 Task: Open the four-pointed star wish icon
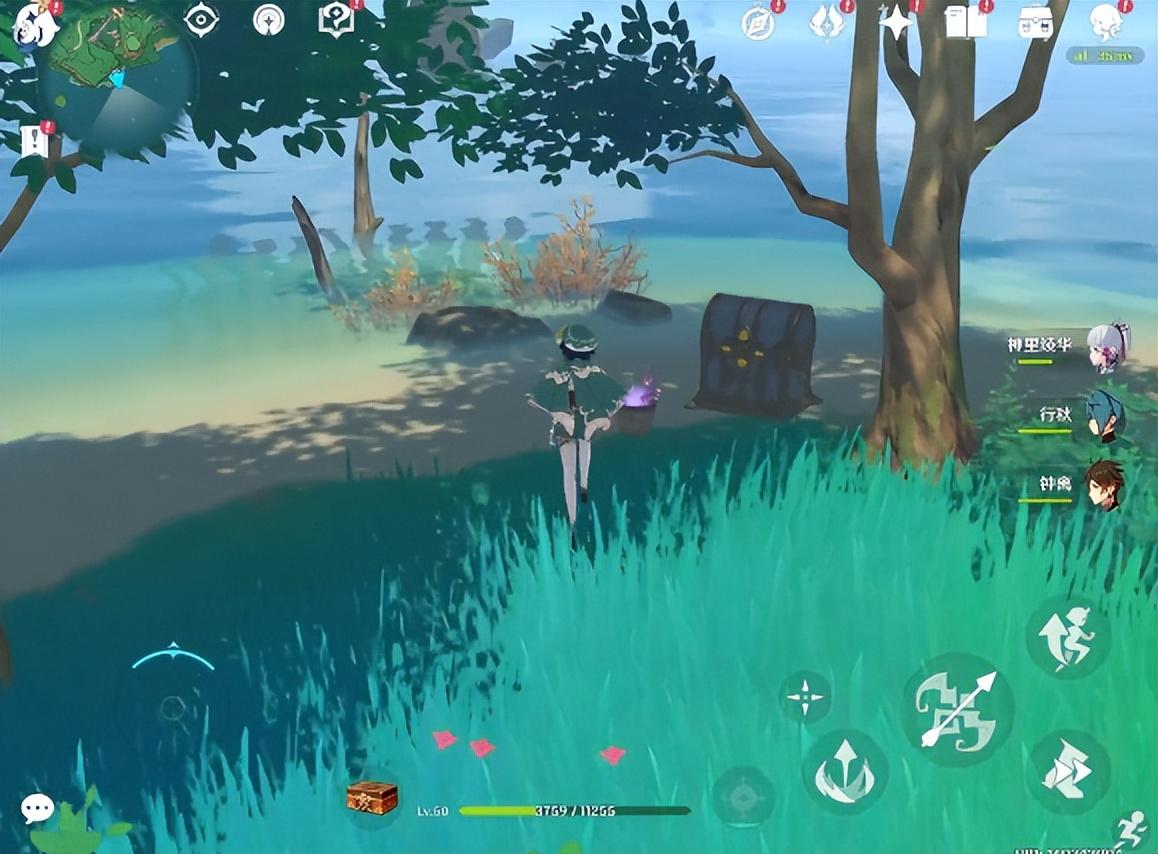coord(896,22)
